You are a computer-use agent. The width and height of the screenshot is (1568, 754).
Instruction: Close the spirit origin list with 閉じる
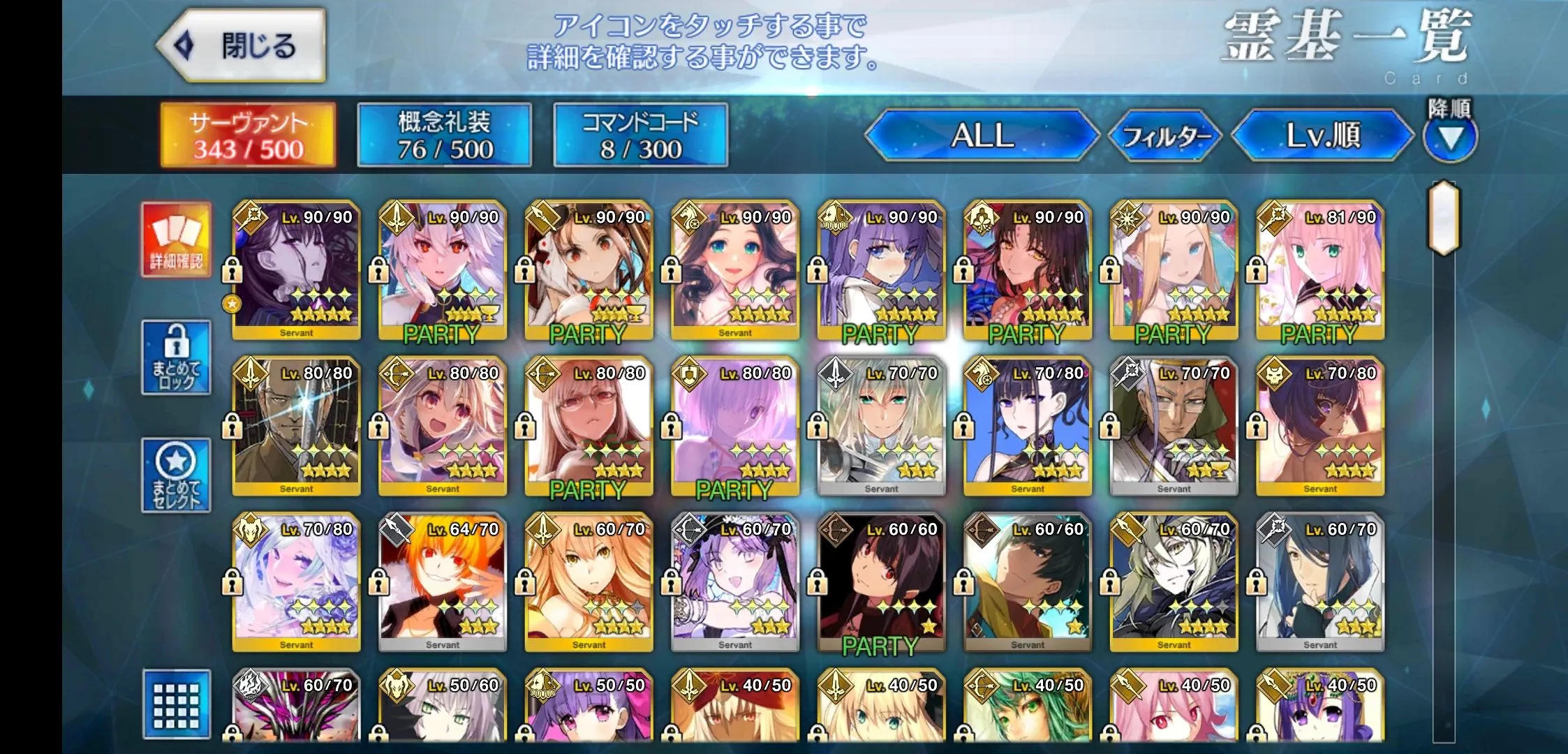241,46
